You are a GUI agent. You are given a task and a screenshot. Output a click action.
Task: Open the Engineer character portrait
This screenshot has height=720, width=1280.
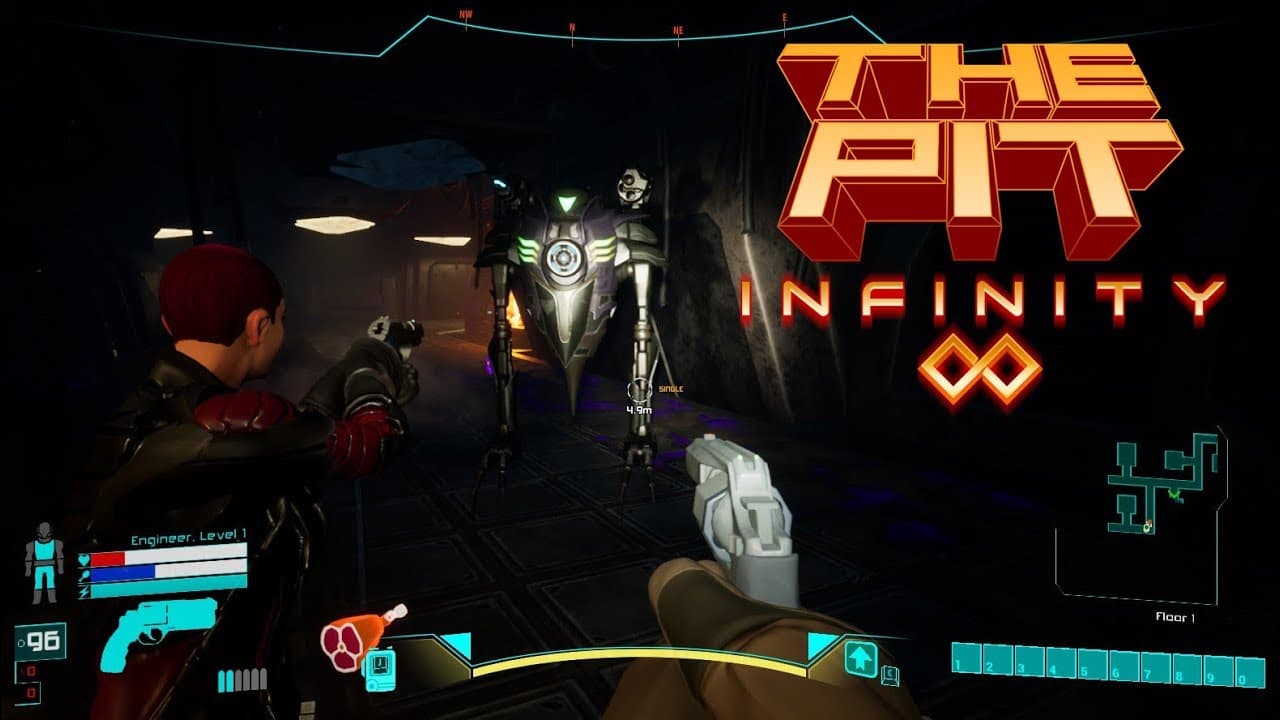pyautogui.click(x=43, y=560)
